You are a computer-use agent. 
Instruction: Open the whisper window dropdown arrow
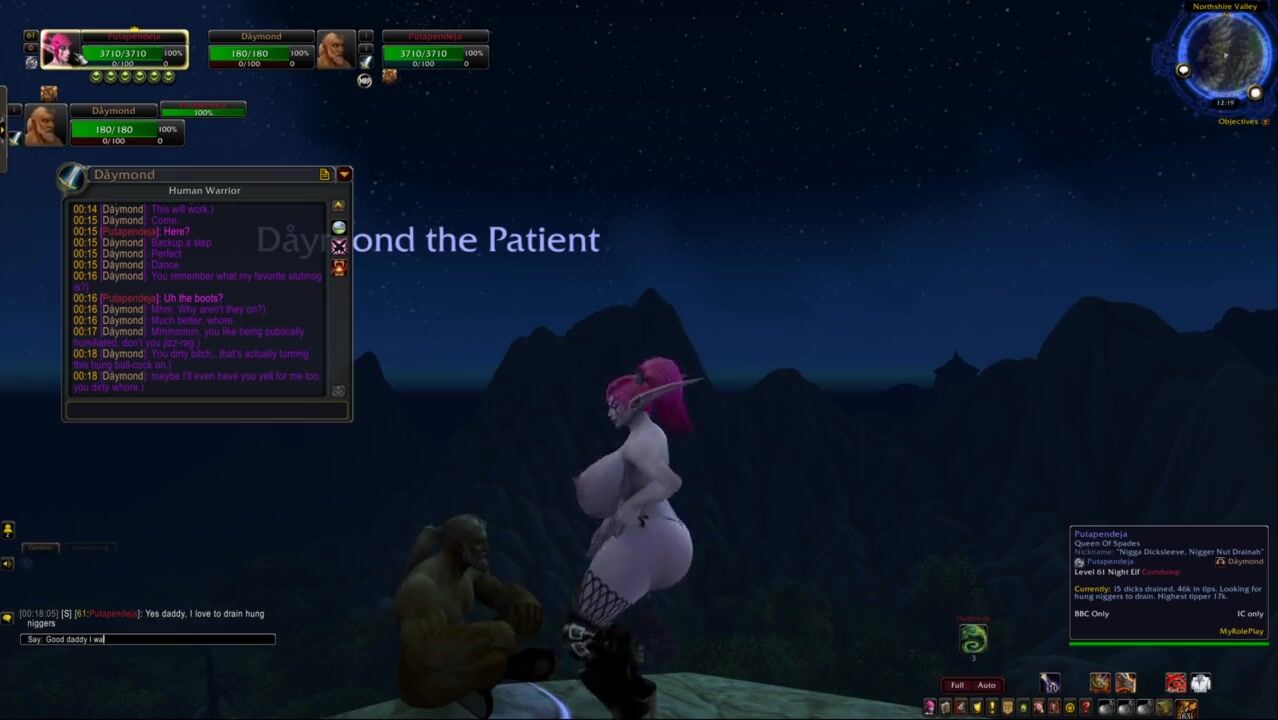tap(344, 174)
